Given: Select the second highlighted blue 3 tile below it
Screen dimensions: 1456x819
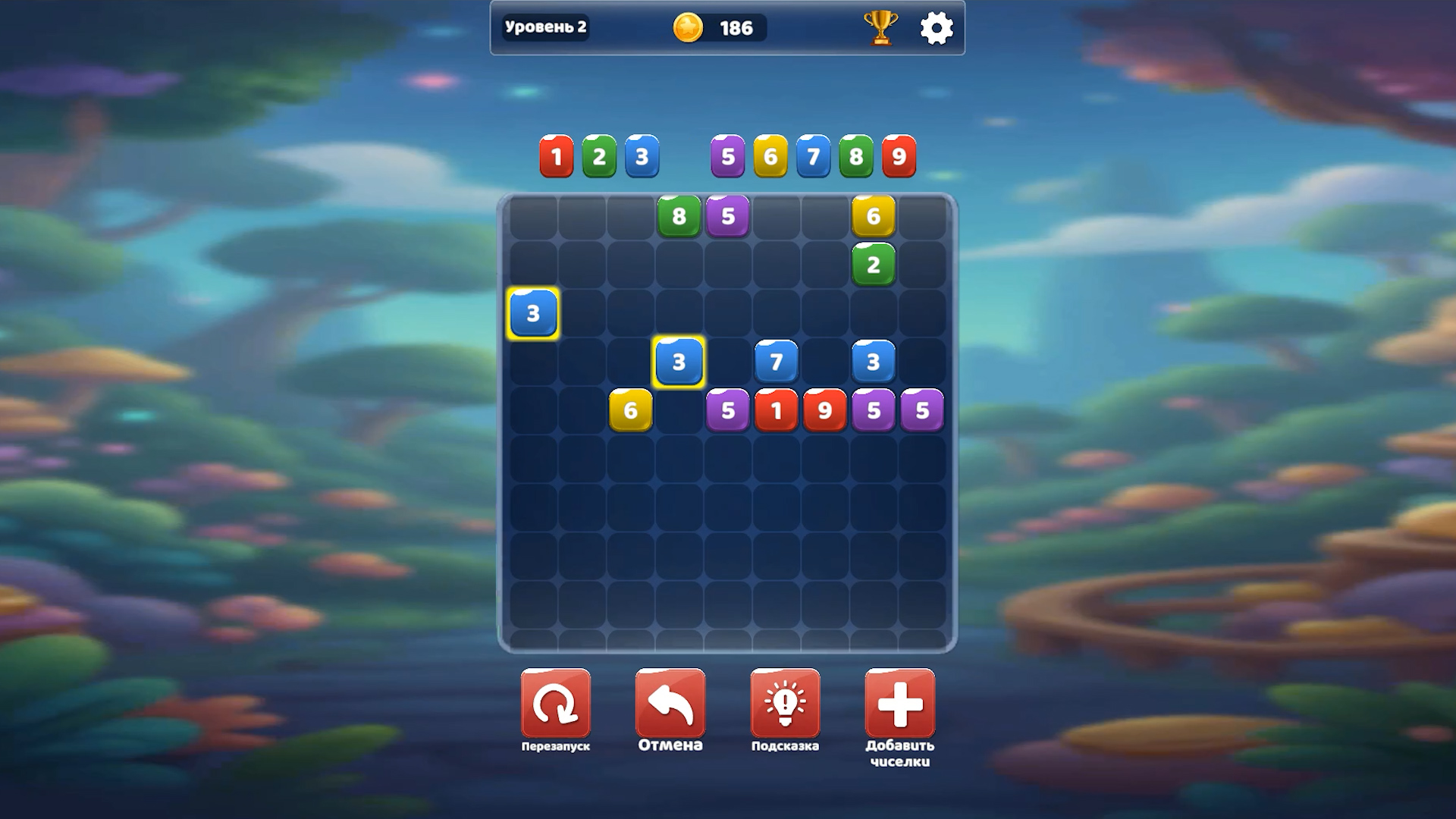Looking at the screenshot, I should (679, 362).
